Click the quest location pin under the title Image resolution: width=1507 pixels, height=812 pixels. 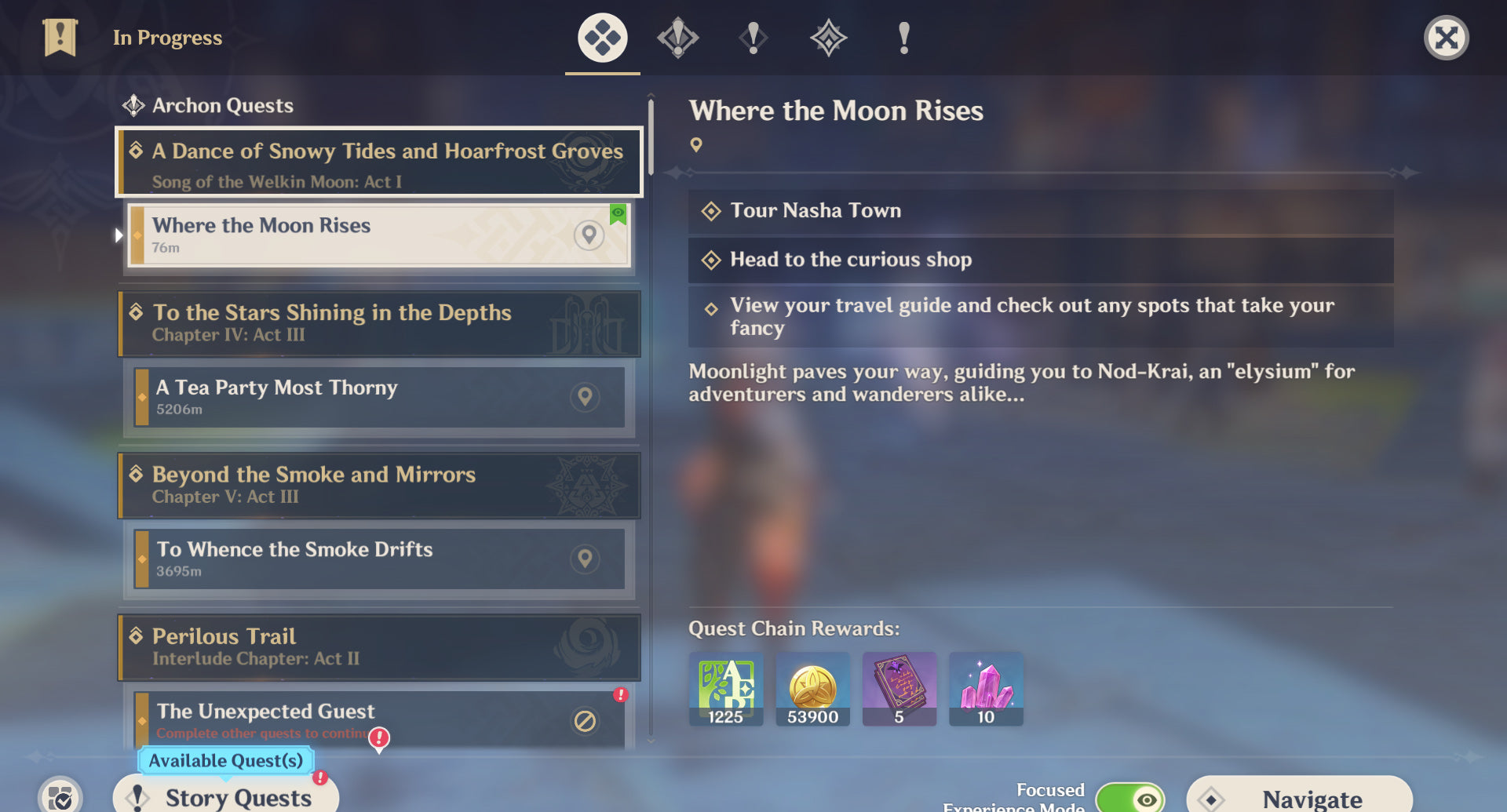[696, 145]
